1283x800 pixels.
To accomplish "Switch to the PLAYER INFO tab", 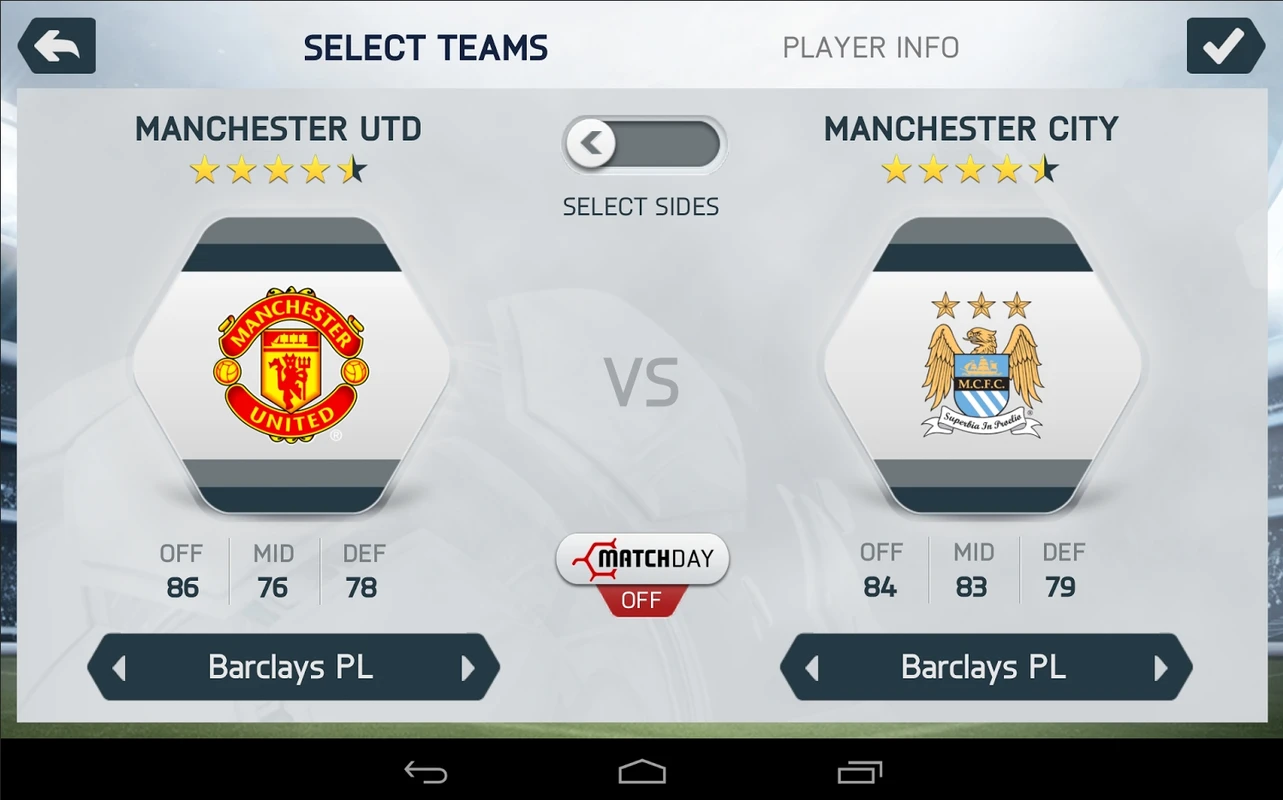I will tap(870, 46).
